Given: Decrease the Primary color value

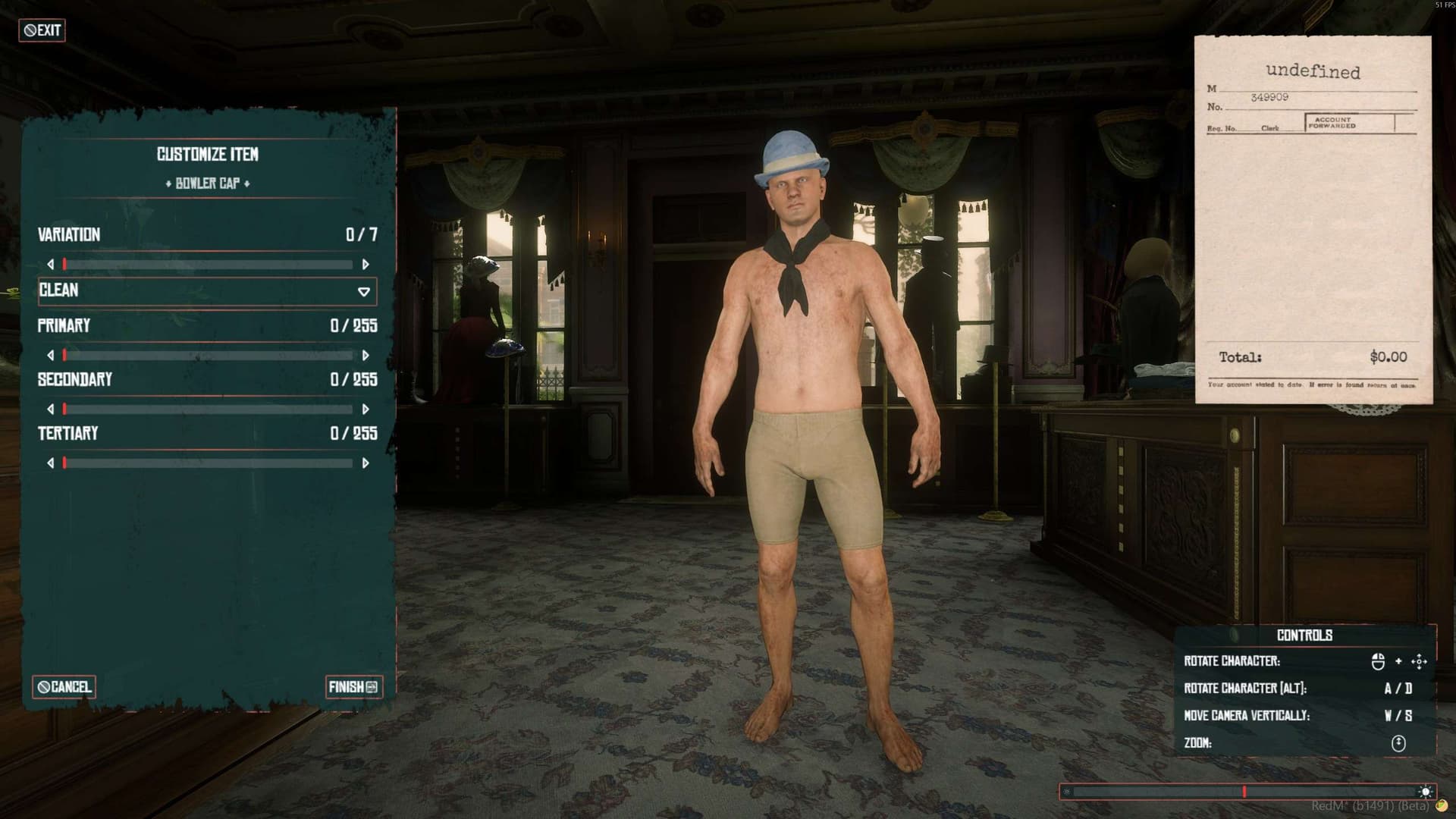Looking at the screenshot, I should tap(51, 356).
